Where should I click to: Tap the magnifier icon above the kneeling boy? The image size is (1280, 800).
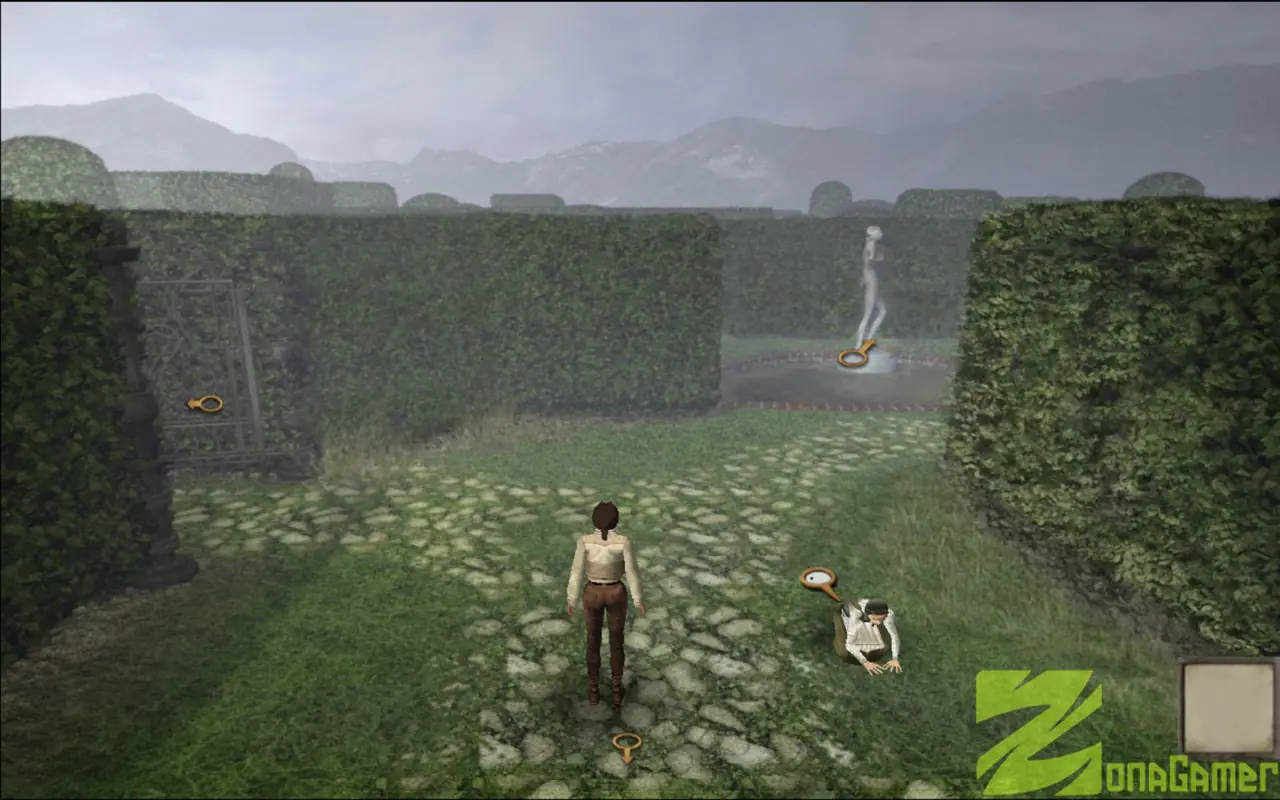[819, 579]
